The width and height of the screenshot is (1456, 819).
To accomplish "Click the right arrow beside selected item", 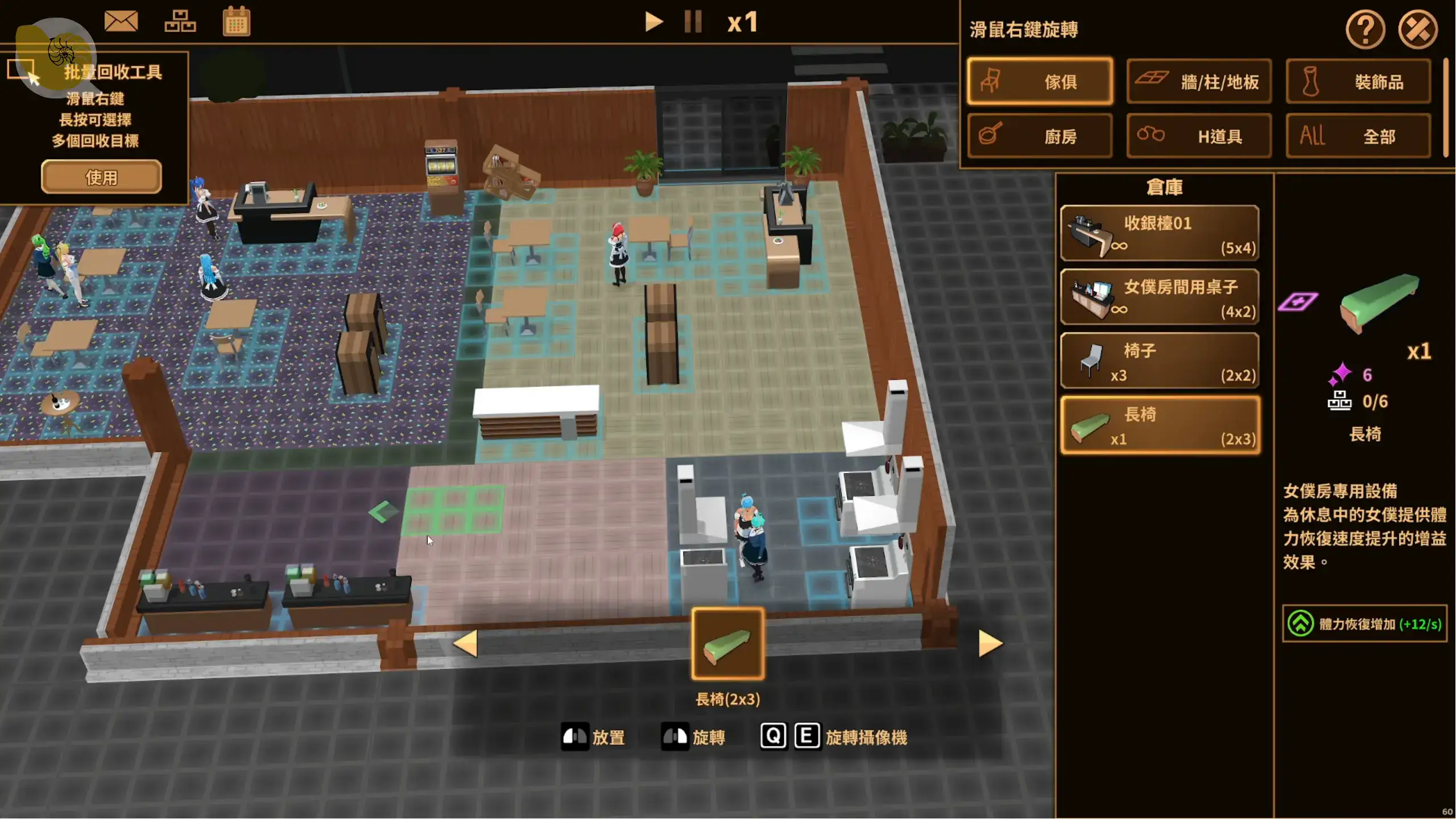I will [990, 644].
